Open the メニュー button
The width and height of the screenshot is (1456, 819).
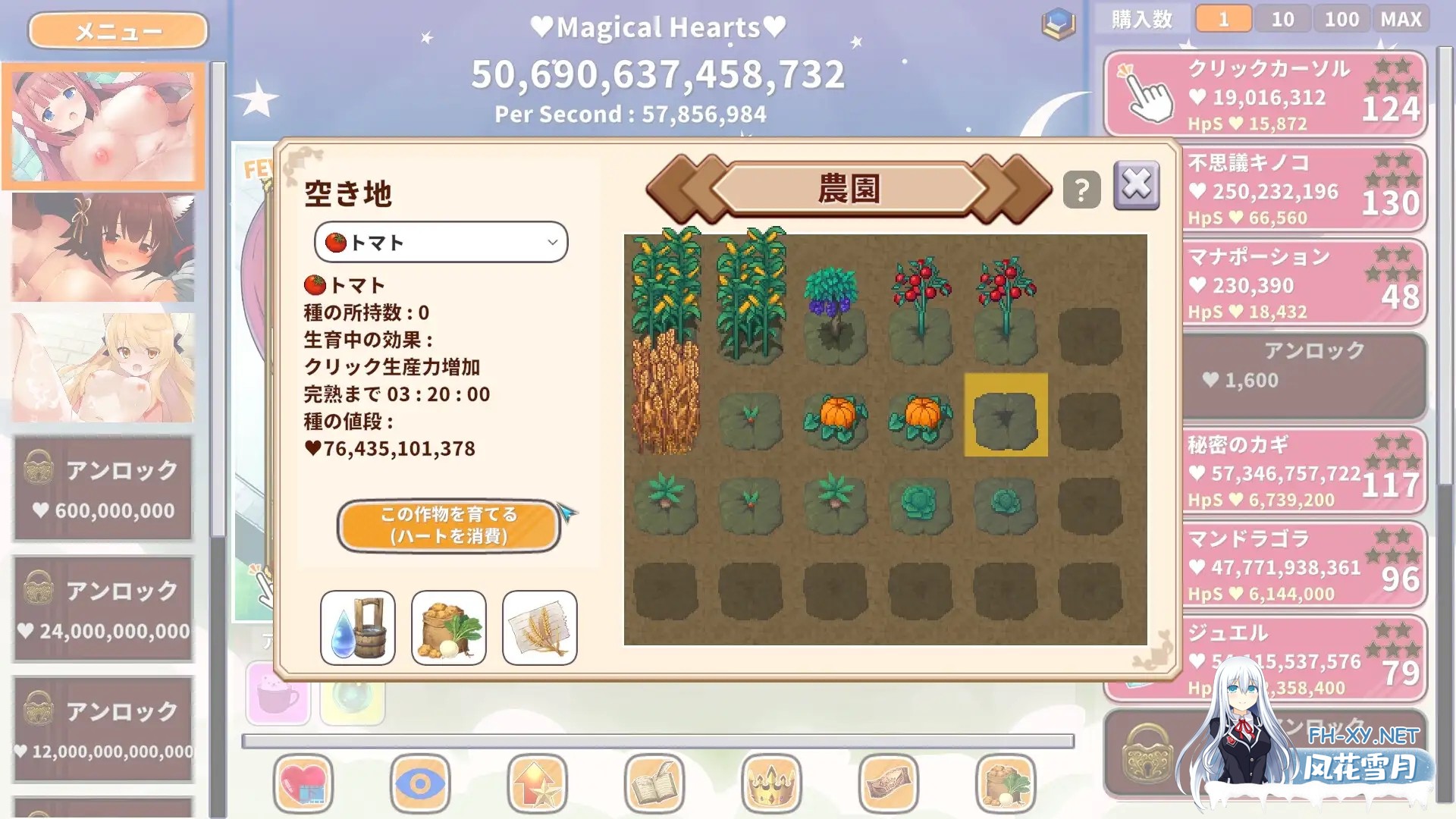pyautogui.click(x=117, y=30)
